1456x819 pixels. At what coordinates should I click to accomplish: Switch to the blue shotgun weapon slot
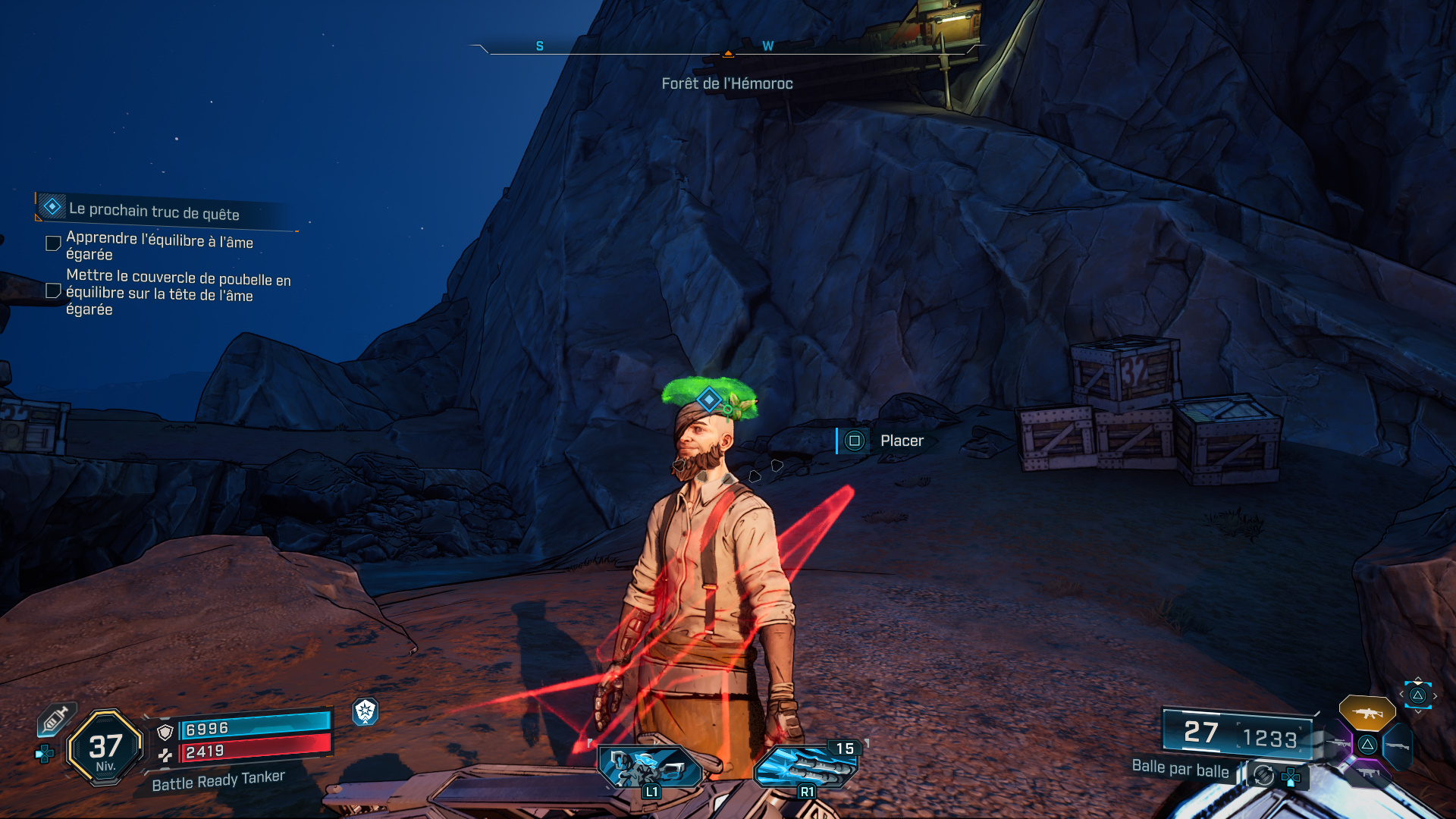click(x=1397, y=745)
